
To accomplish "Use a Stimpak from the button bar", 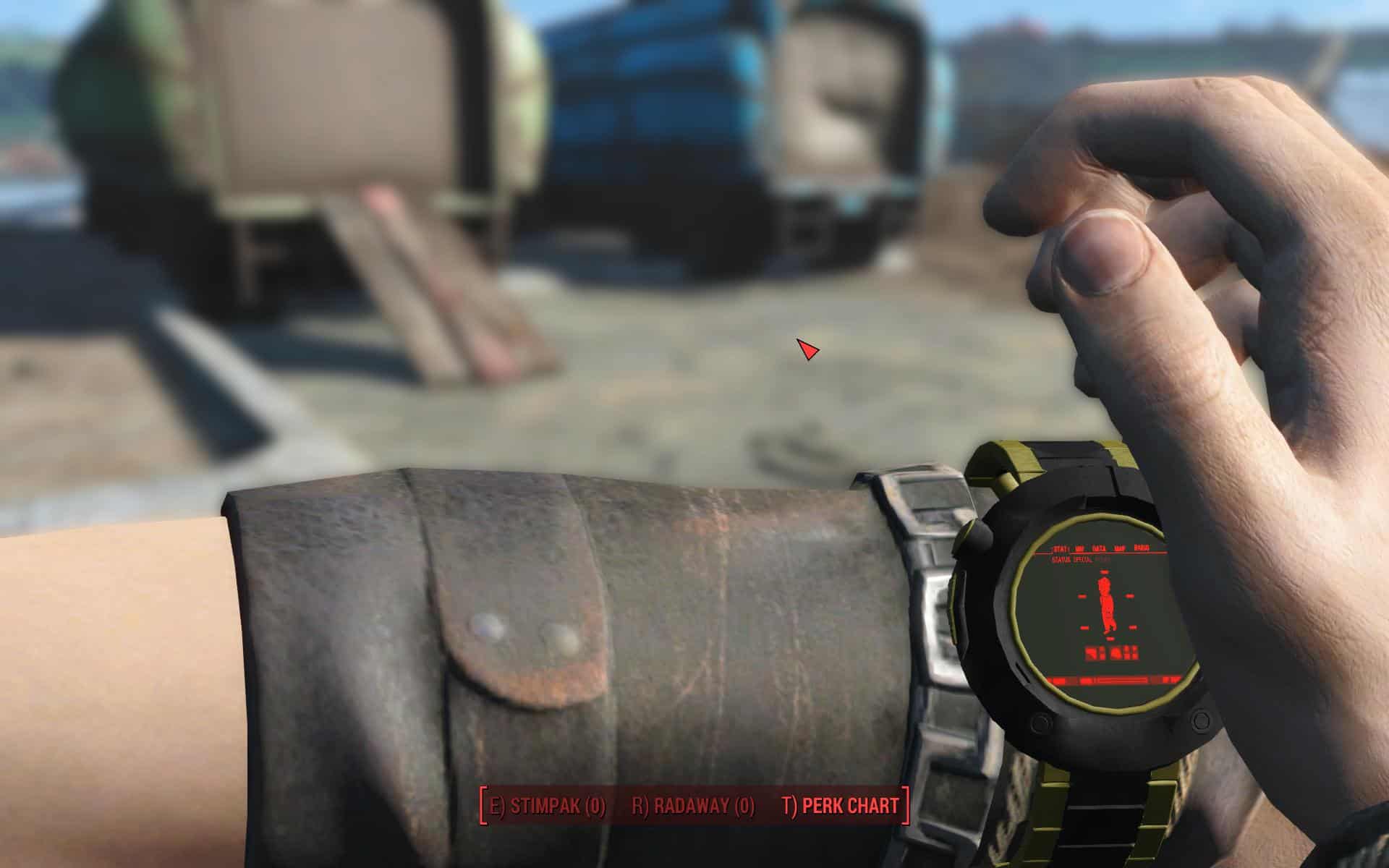I will coord(548,806).
